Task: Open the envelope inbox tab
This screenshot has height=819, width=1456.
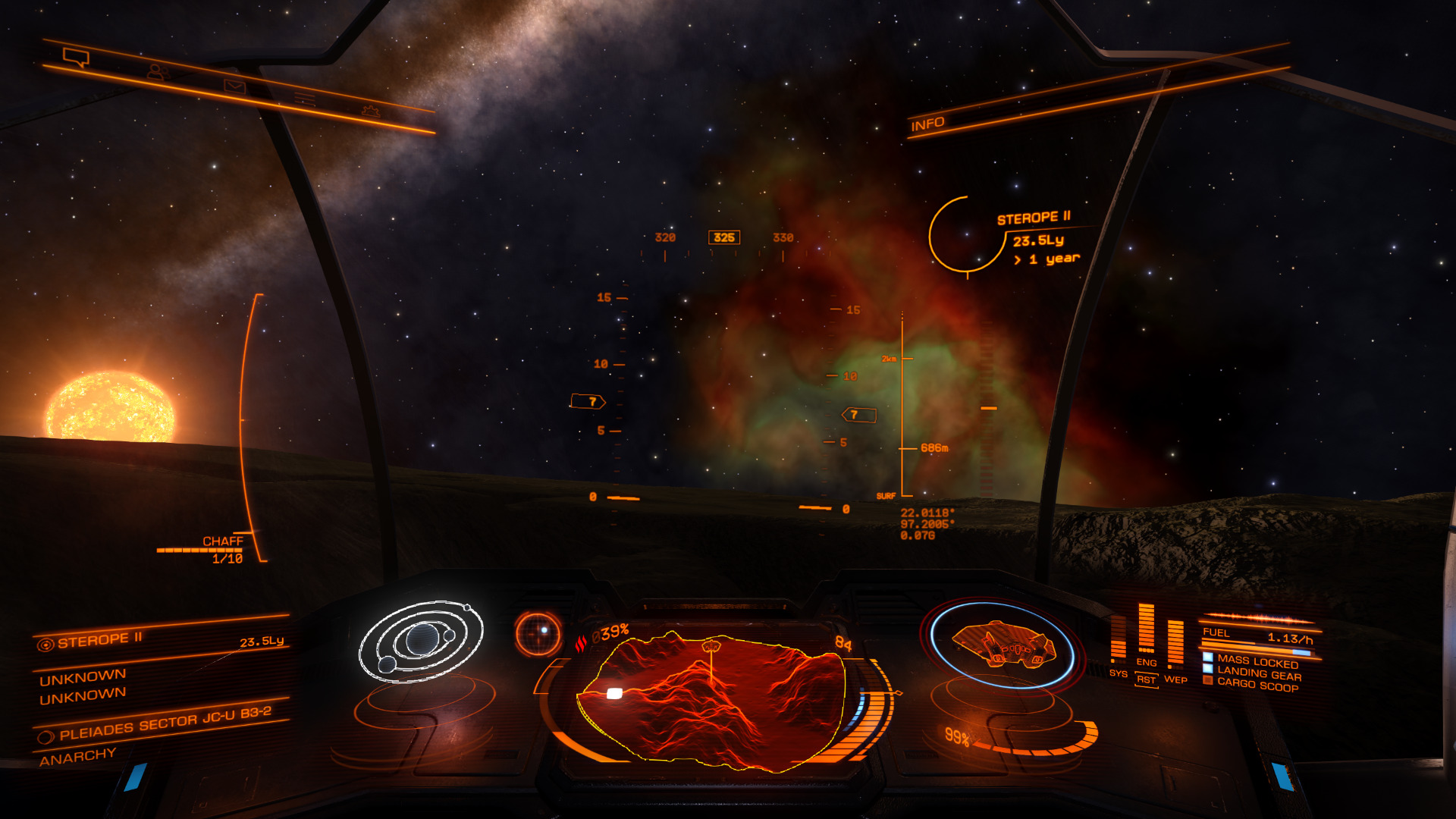Action: (234, 86)
